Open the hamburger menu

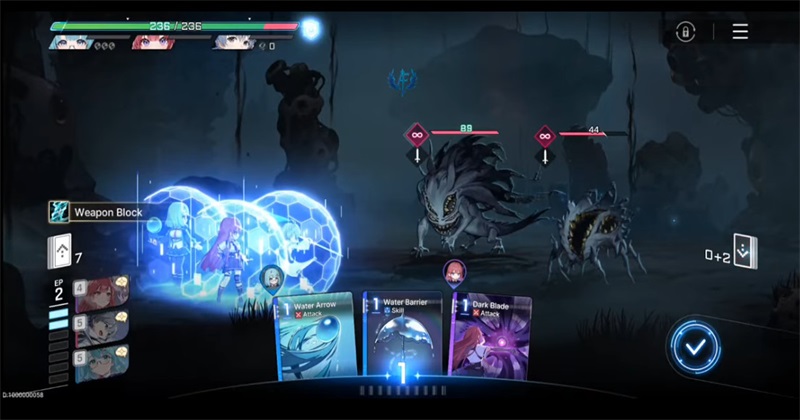click(740, 31)
